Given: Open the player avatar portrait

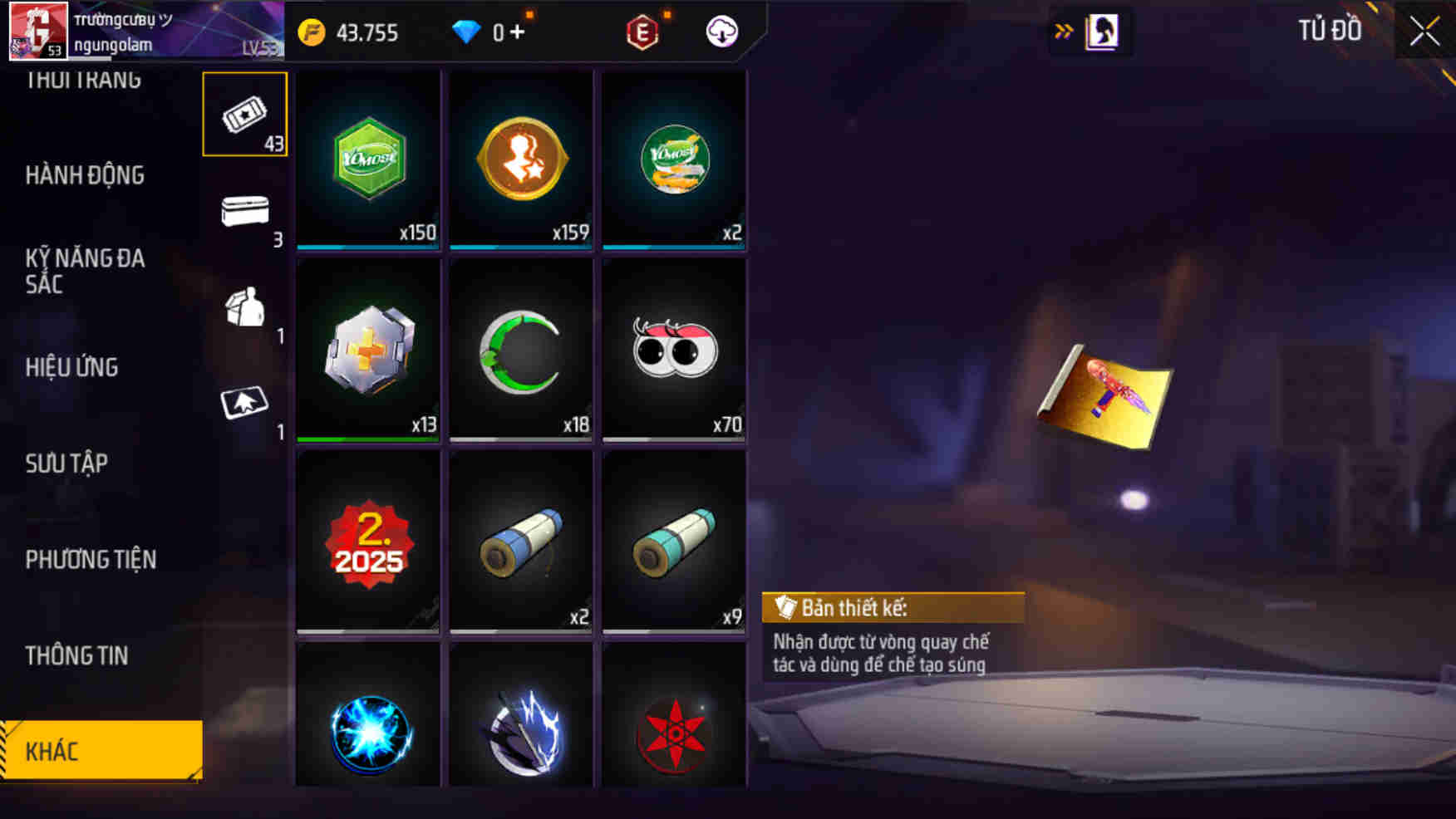Looking at the screenshot, I should (37, 32).
